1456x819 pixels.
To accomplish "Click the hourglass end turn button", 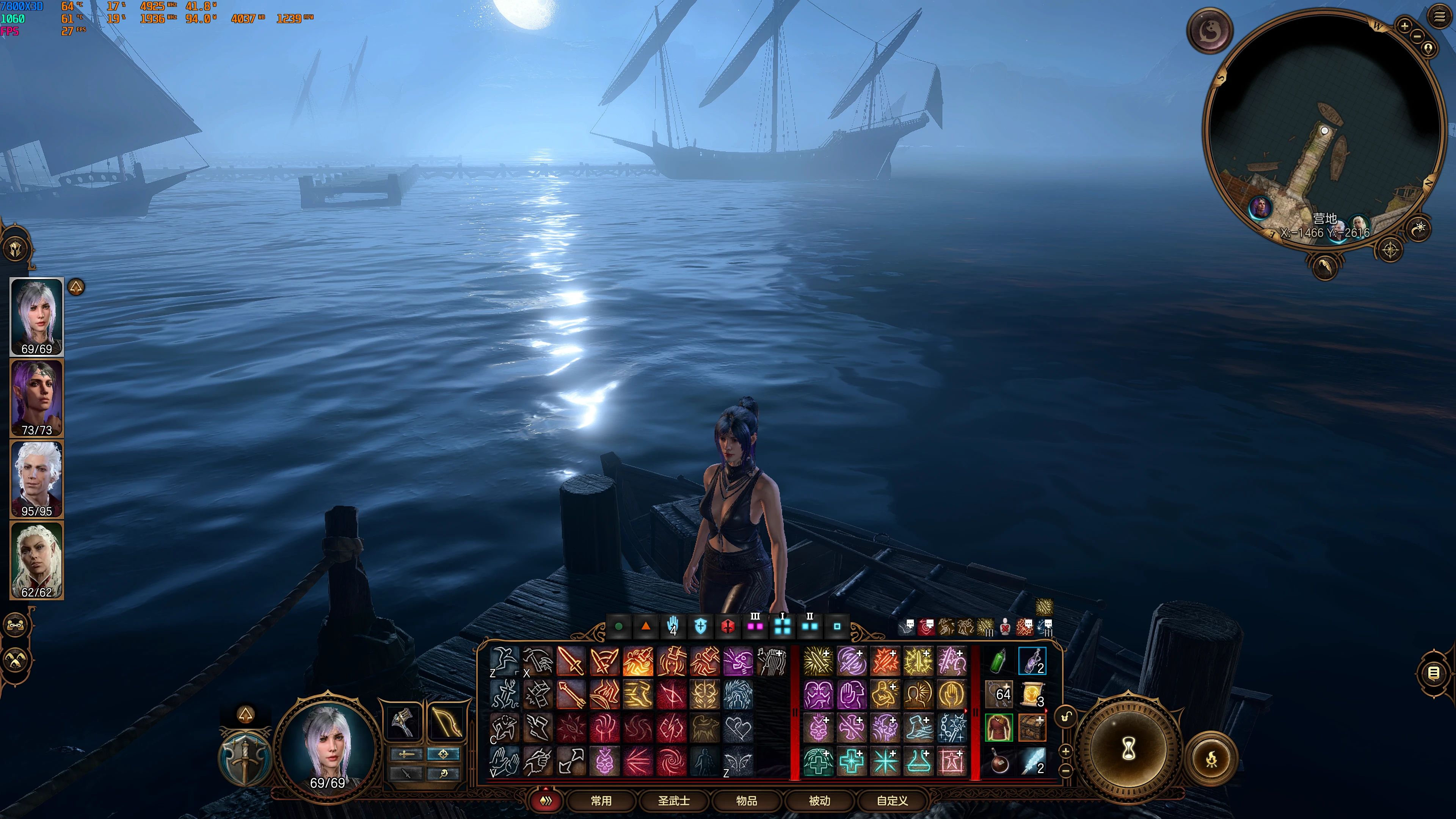I will [1129, 750].
